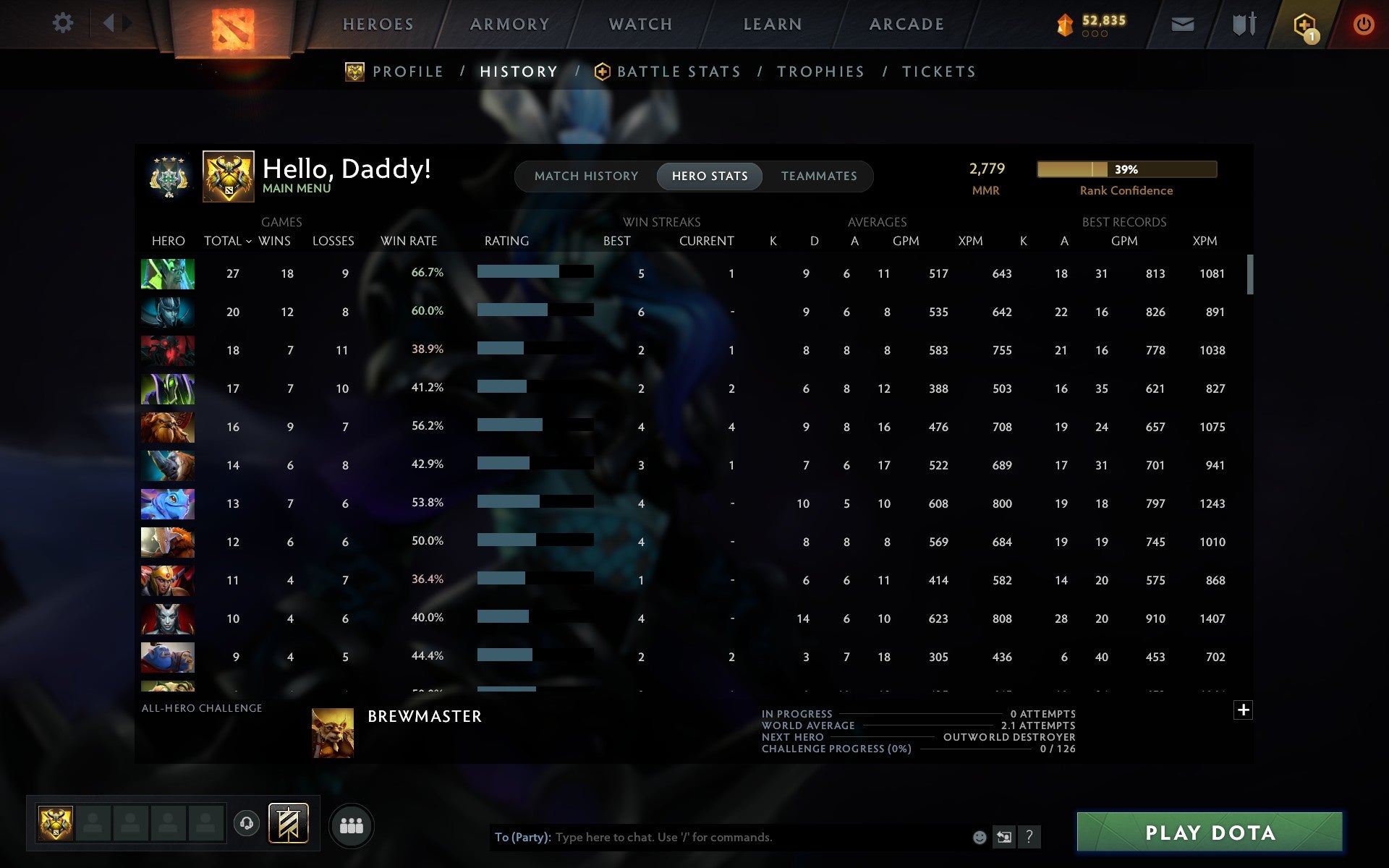
Task: Click the Rank Confidence progress bar
Action: coord(1126,169)
